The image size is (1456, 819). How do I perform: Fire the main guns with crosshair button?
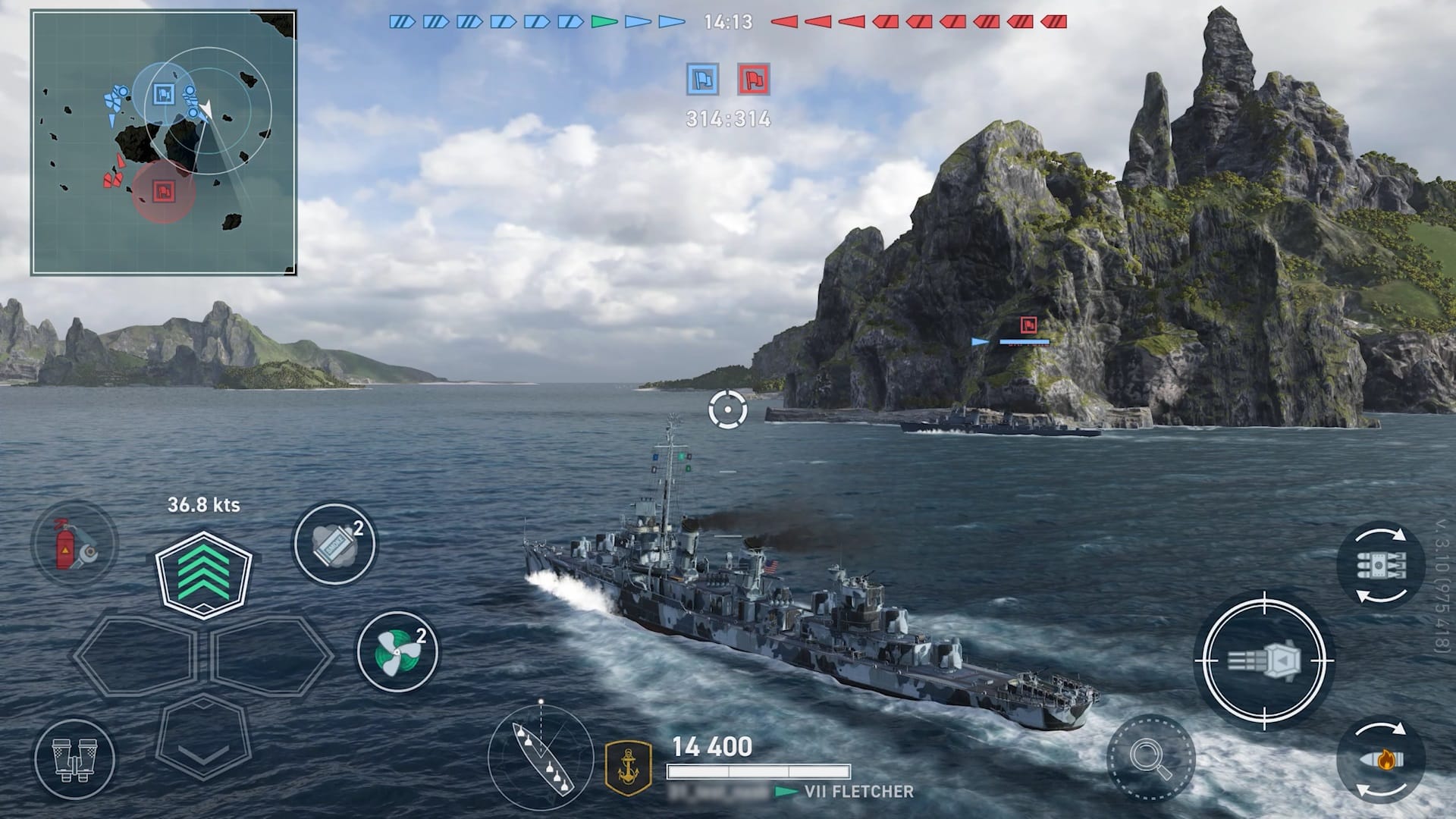(x=1264, y=661)
